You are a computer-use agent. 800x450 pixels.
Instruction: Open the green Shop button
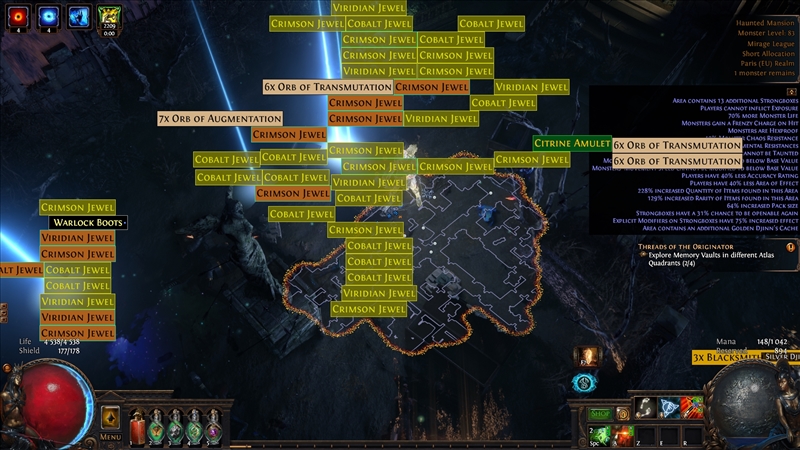click(x=600, y=413)
